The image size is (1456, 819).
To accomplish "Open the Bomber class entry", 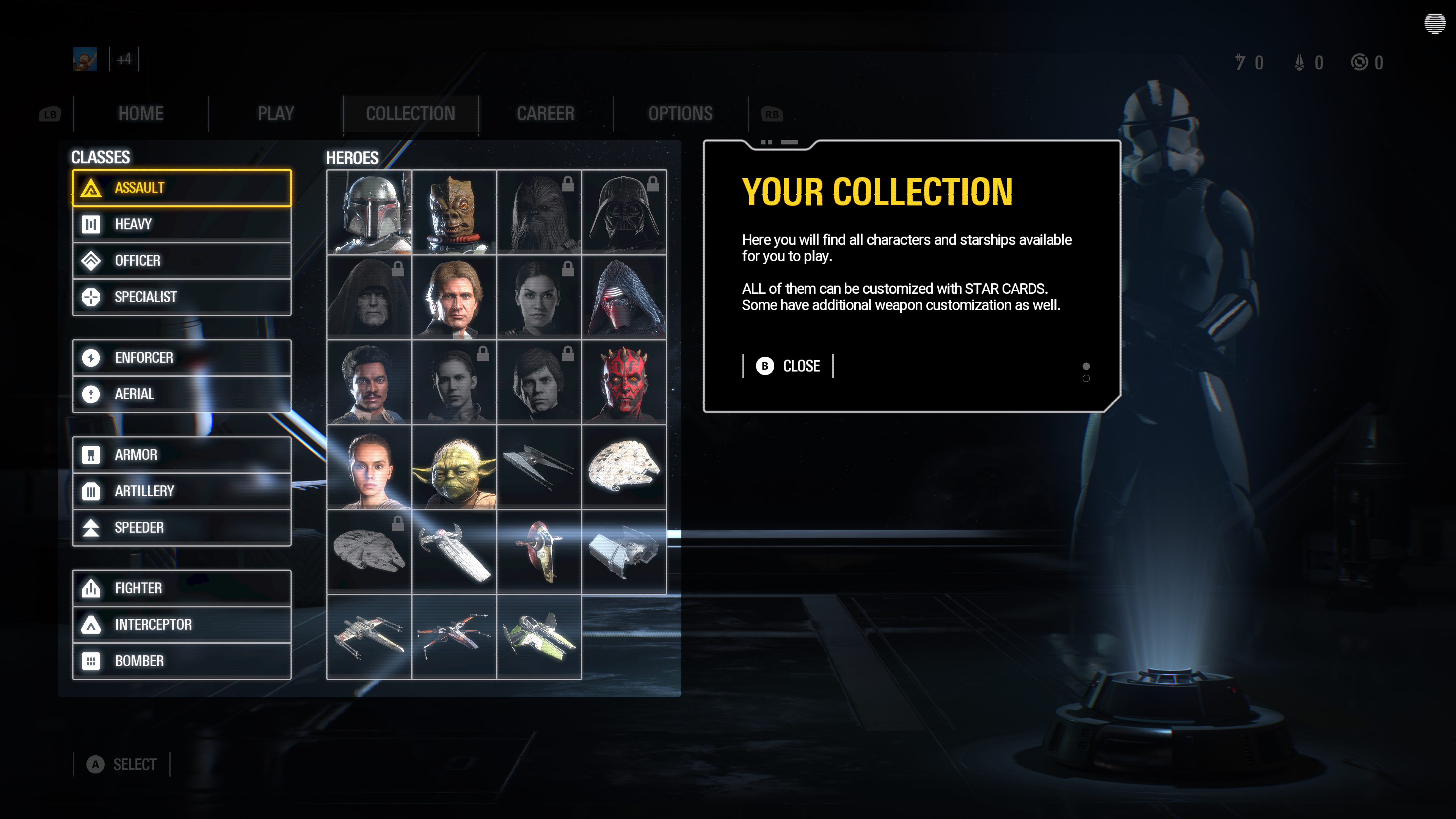I will (x=182, y=661).
